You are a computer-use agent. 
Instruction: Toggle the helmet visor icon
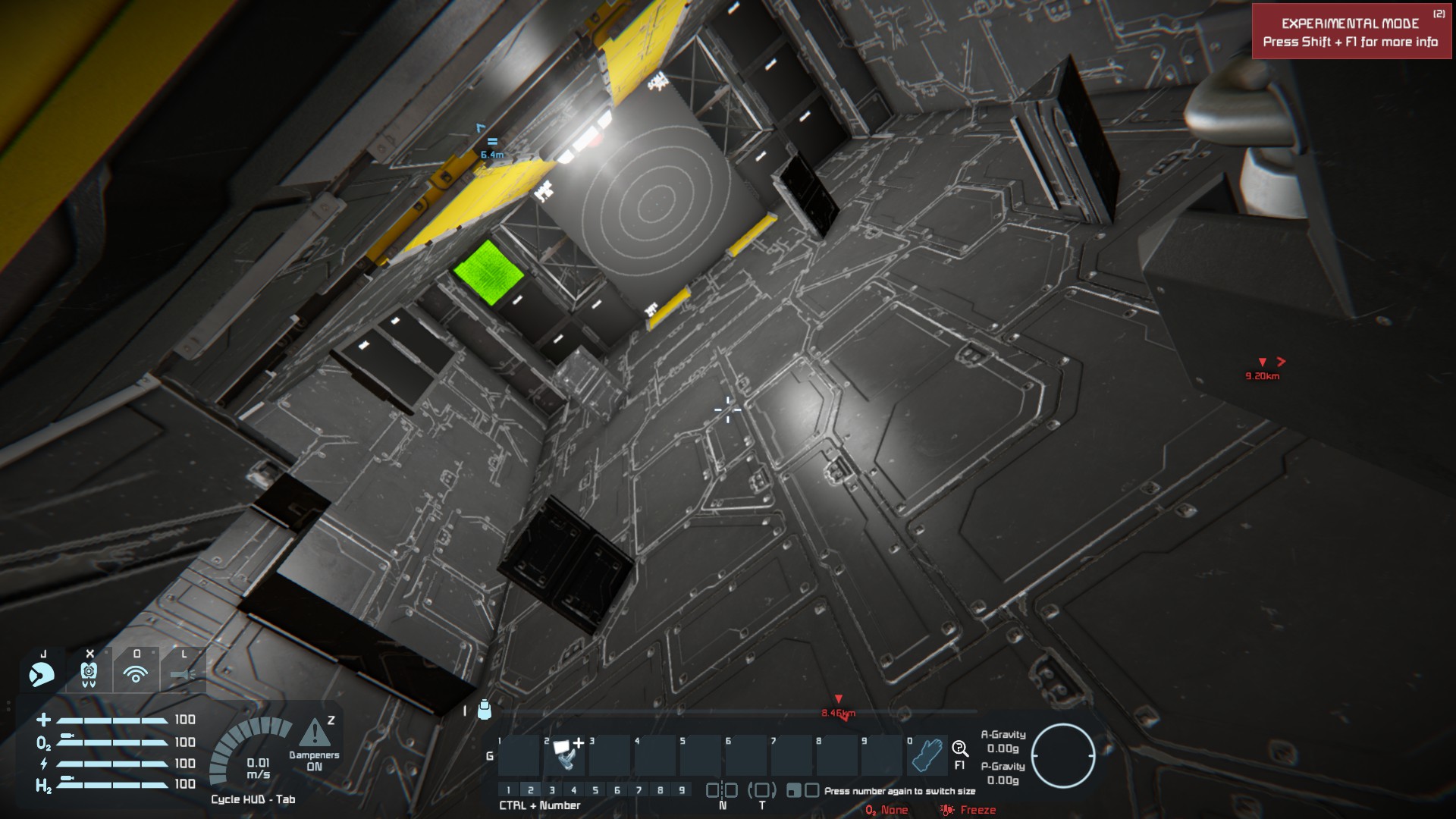(x=42, y=671)
